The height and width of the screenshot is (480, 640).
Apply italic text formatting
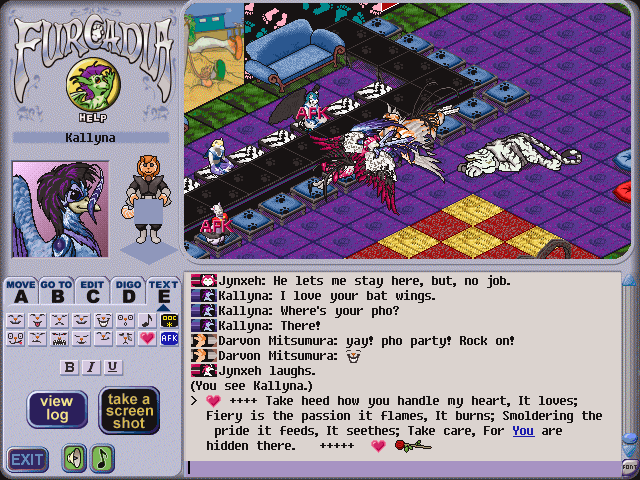pos(91,367)
